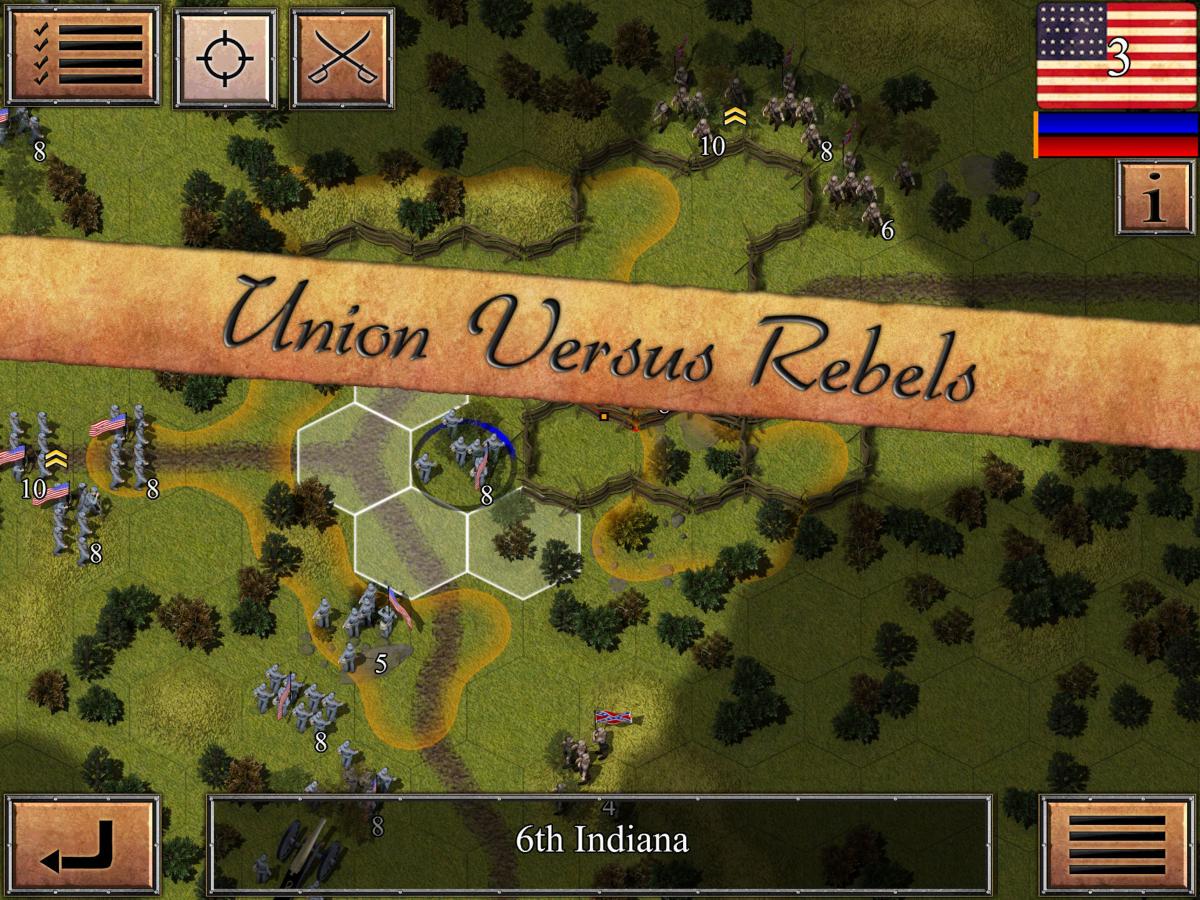Open the checklist objectives button
The width and height of the screenshot is (1200, 900).
pos(83,56)
